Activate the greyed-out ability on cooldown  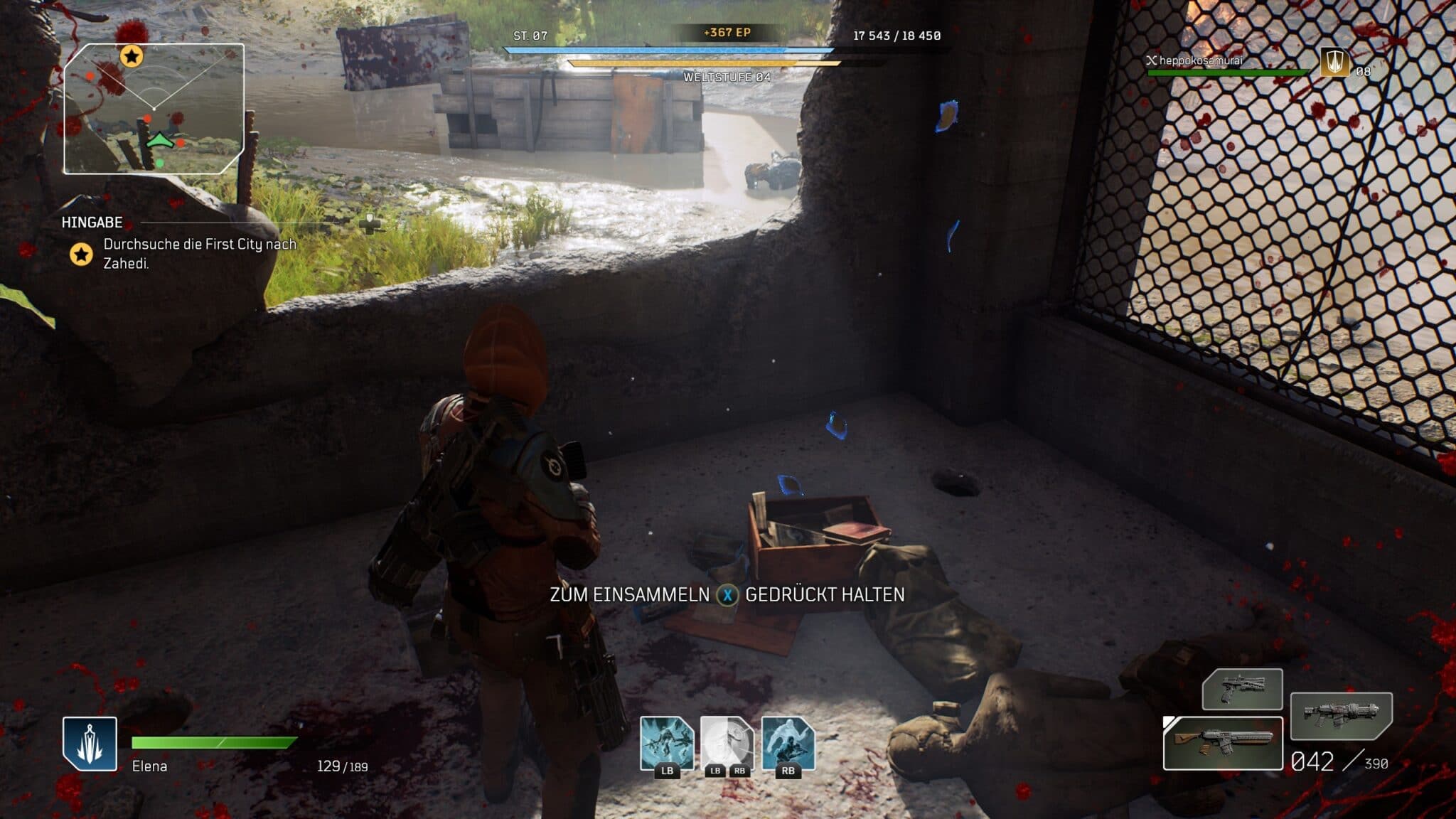[x=727, y=743]
